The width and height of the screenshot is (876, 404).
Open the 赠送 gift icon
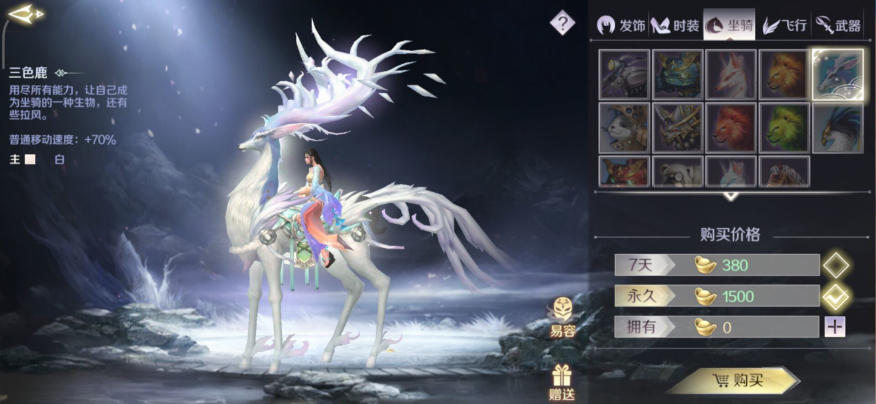562,381
